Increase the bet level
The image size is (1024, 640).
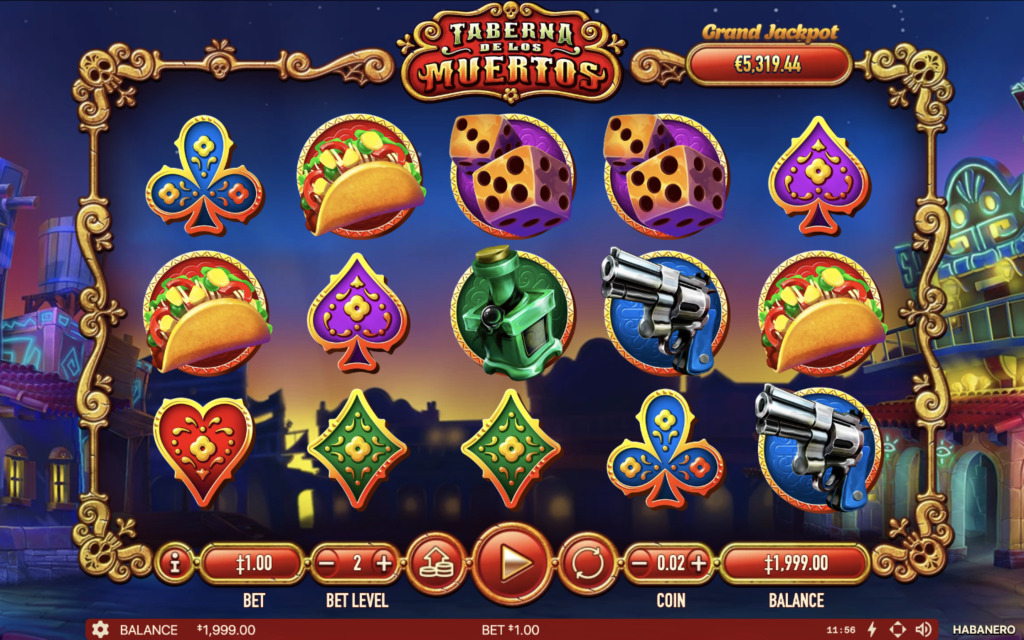(x=384, y=564)
